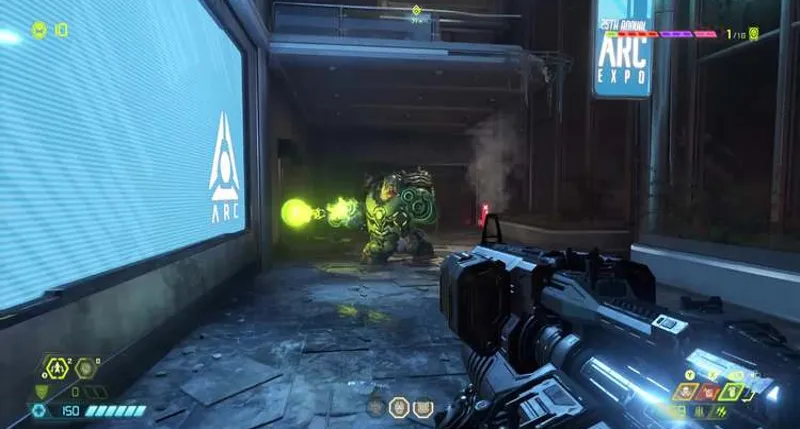Select the dimmed ice bomb equipment icon

pyautogui.click(x=85, y=368)
